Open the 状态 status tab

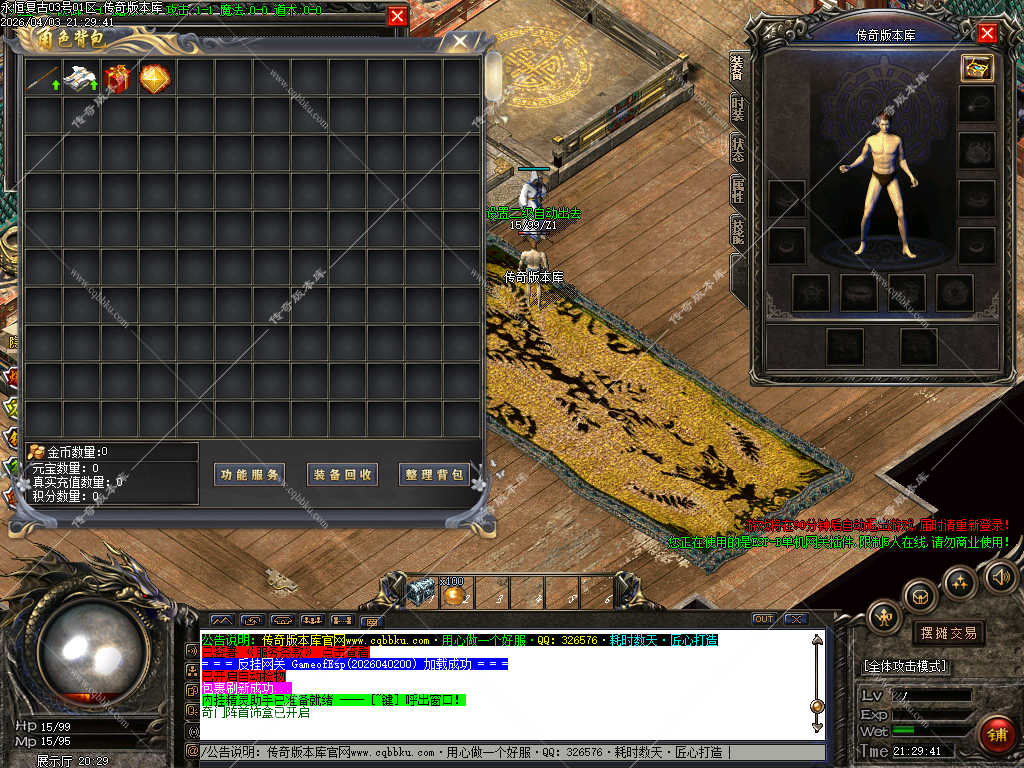pos(738,150)
